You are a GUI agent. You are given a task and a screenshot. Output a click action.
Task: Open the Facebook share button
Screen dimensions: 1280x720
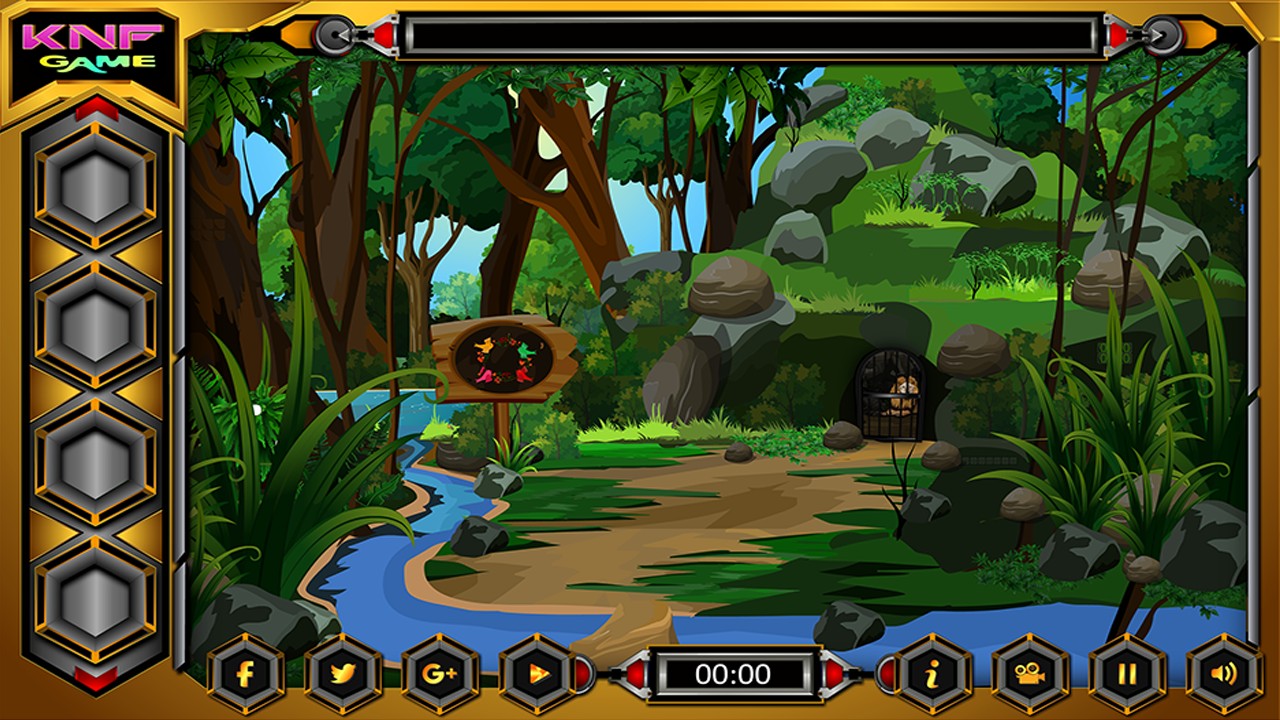pos(245,673)
